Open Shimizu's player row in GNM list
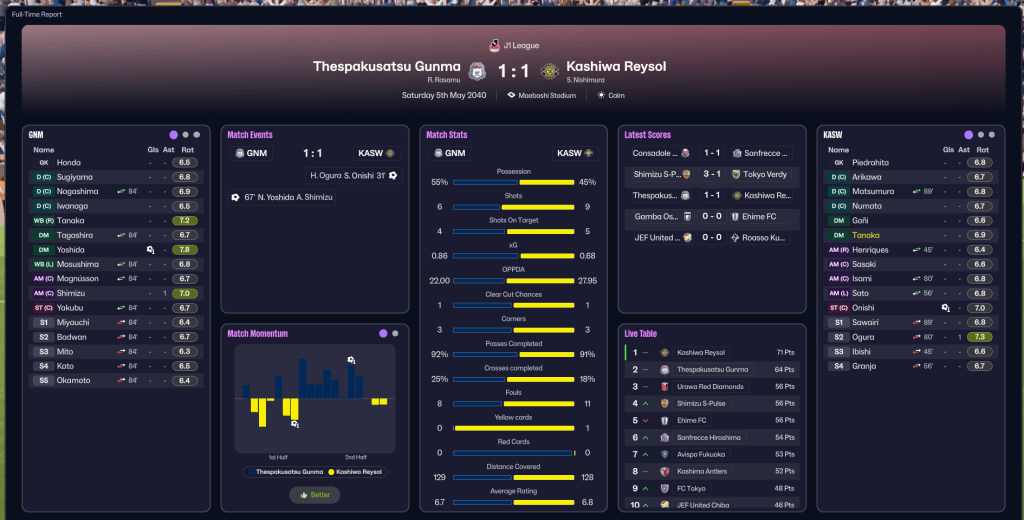 pos(71,293)
